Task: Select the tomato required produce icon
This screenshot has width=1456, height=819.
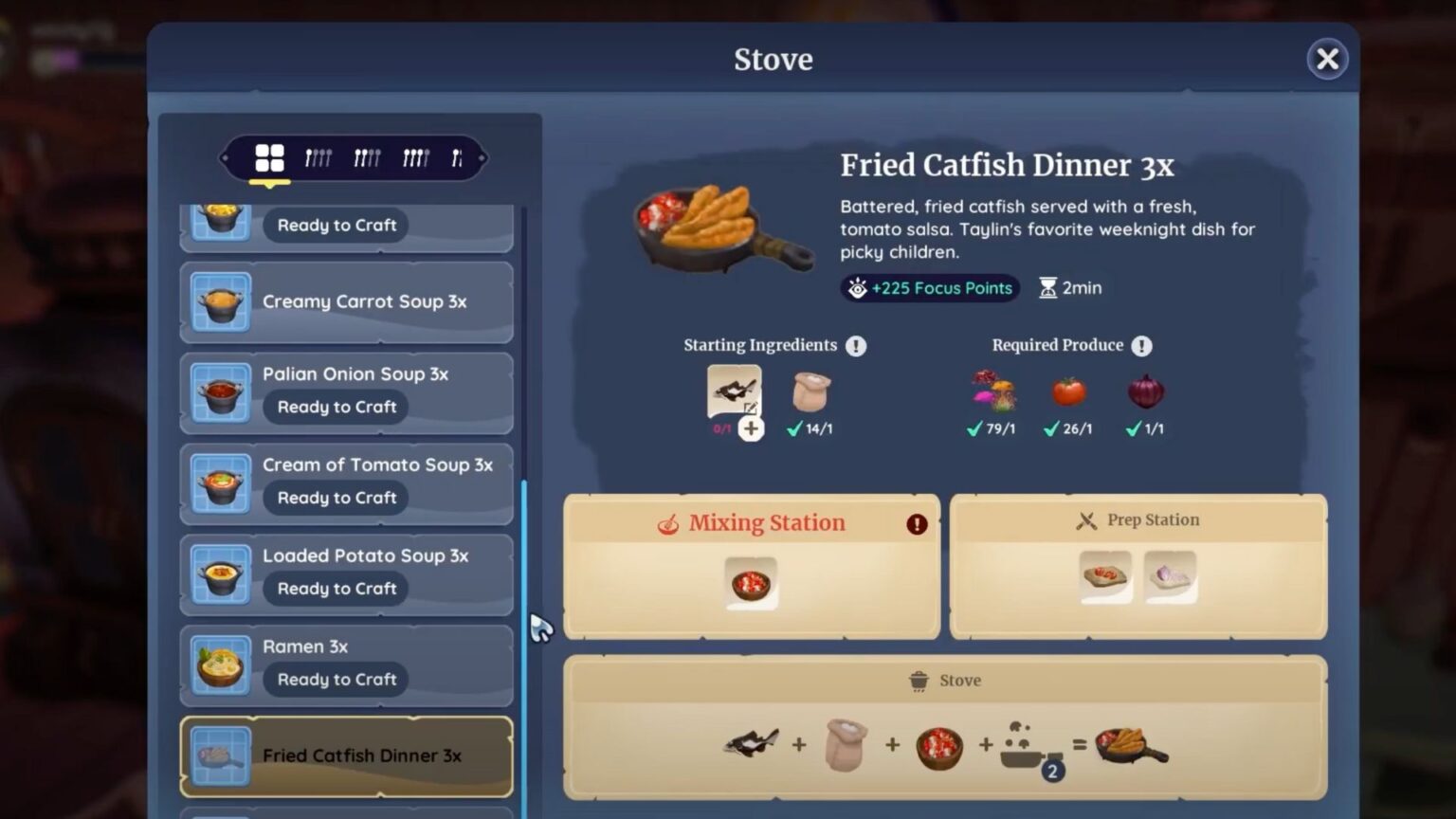Action: 1067,392
